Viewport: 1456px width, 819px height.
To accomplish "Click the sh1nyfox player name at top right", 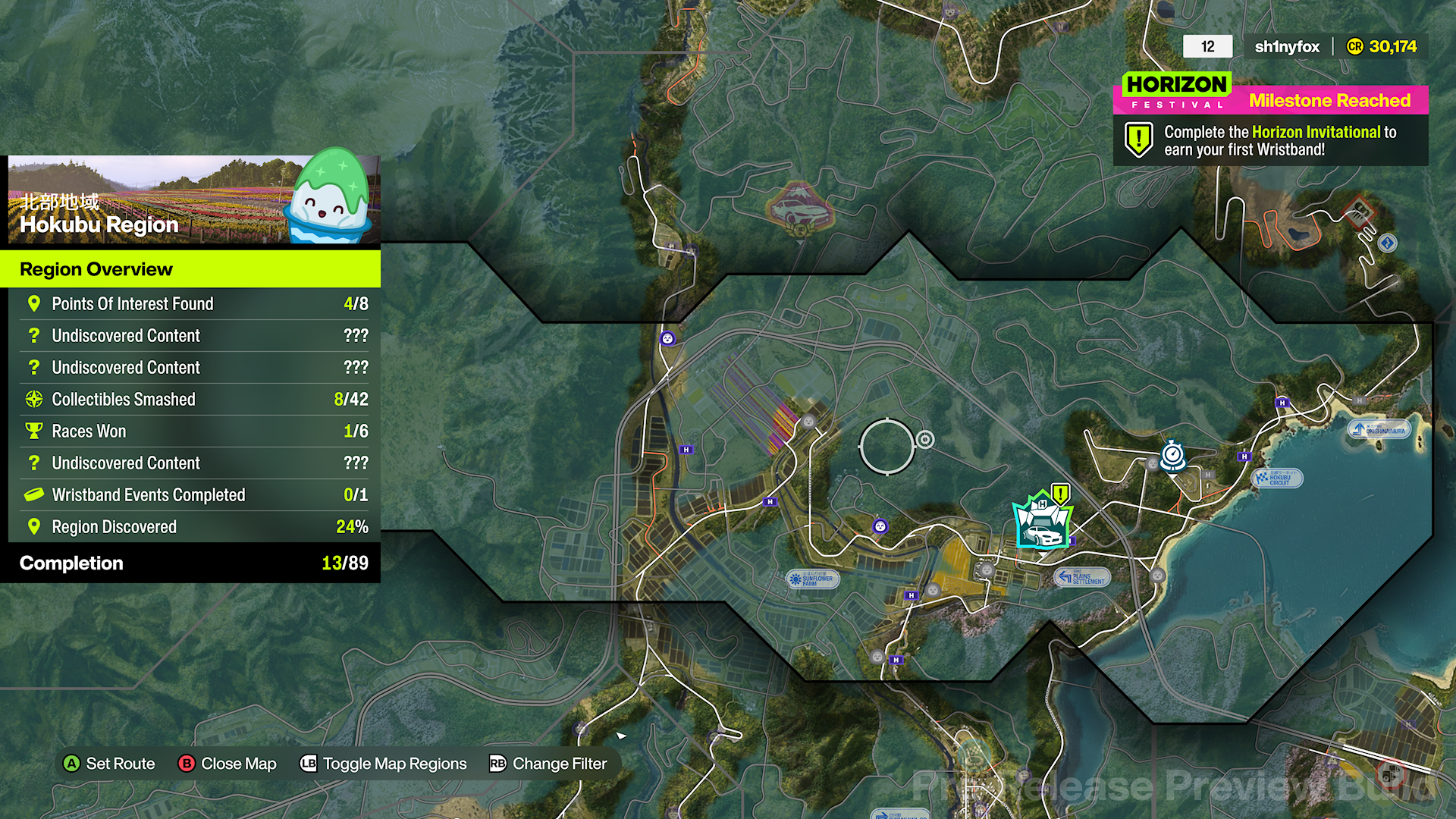I will [x=1286, y=46].
